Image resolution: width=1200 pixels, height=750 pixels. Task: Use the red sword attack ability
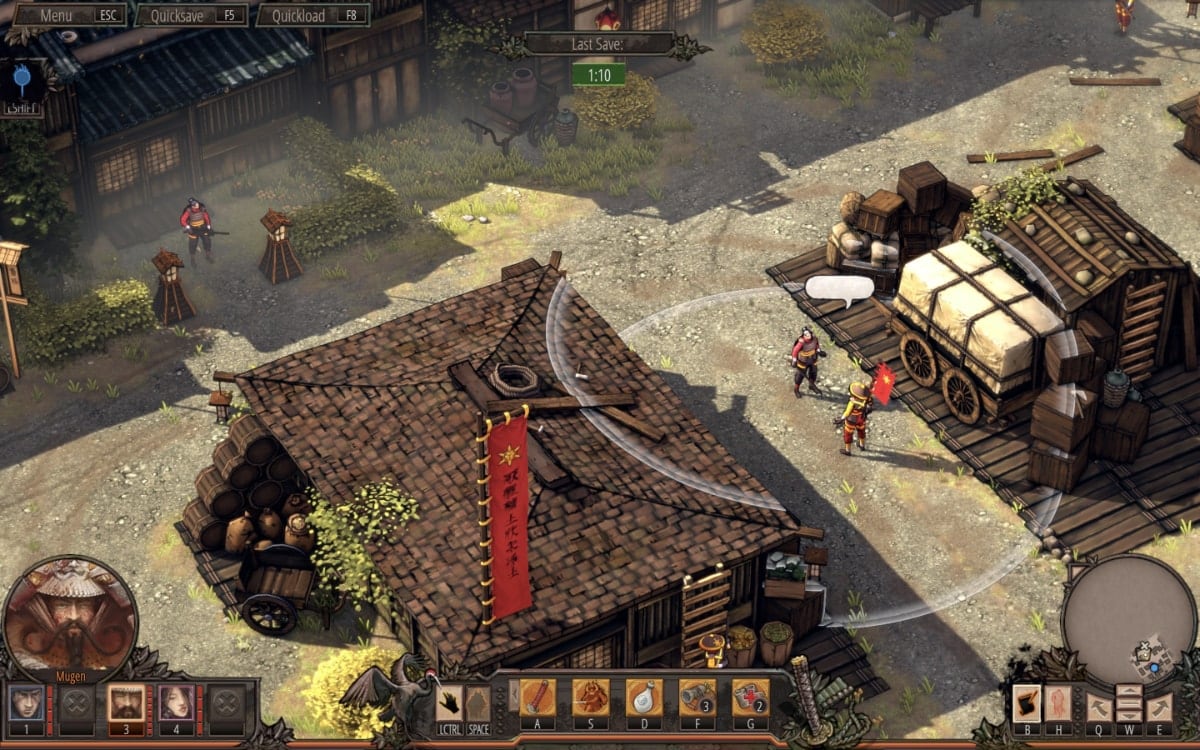(x=537, y=696)
